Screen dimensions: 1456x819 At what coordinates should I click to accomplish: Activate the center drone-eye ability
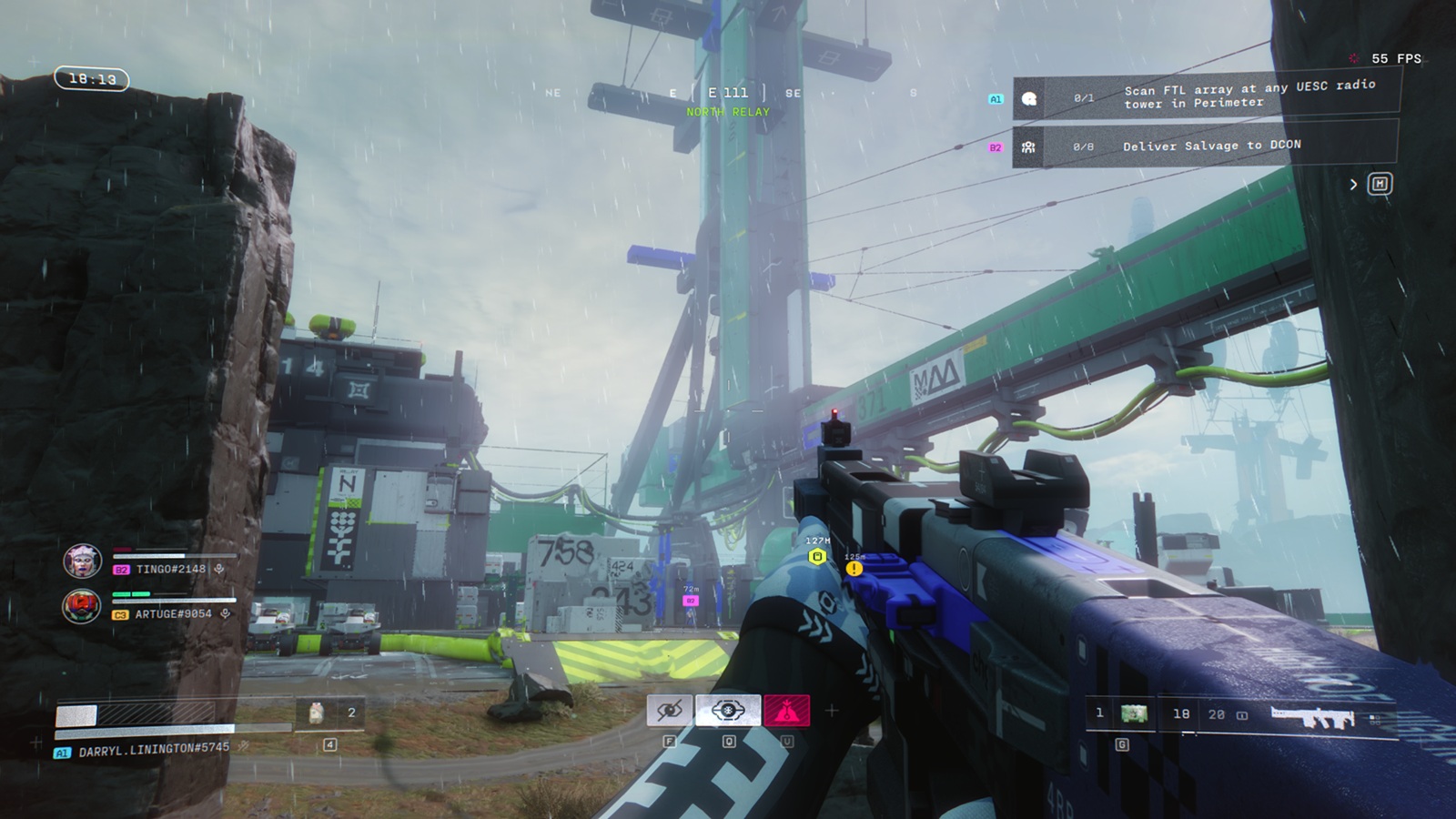coord(728,711)
